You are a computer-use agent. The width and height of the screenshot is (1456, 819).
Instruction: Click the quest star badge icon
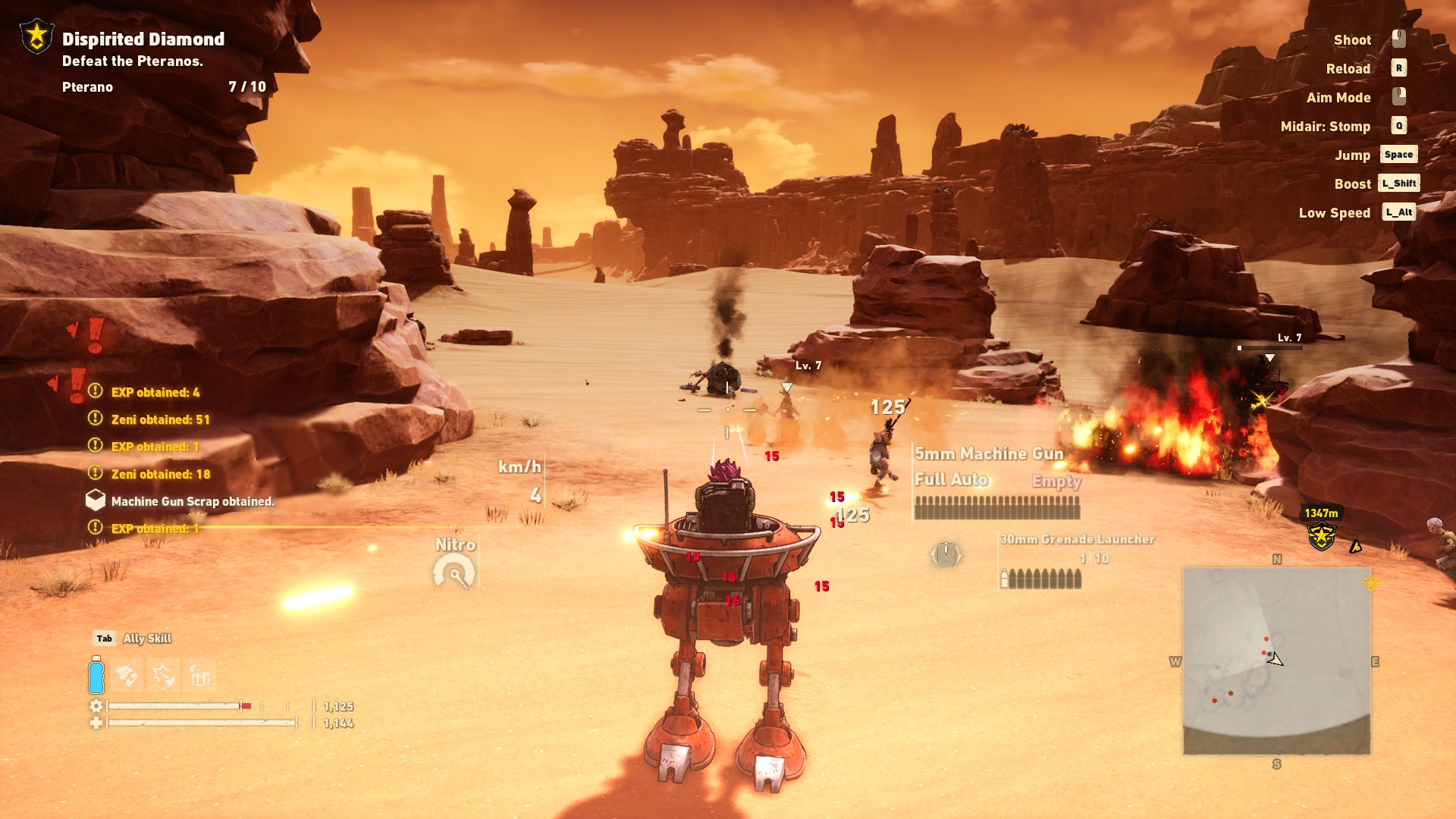pos(36,36)
